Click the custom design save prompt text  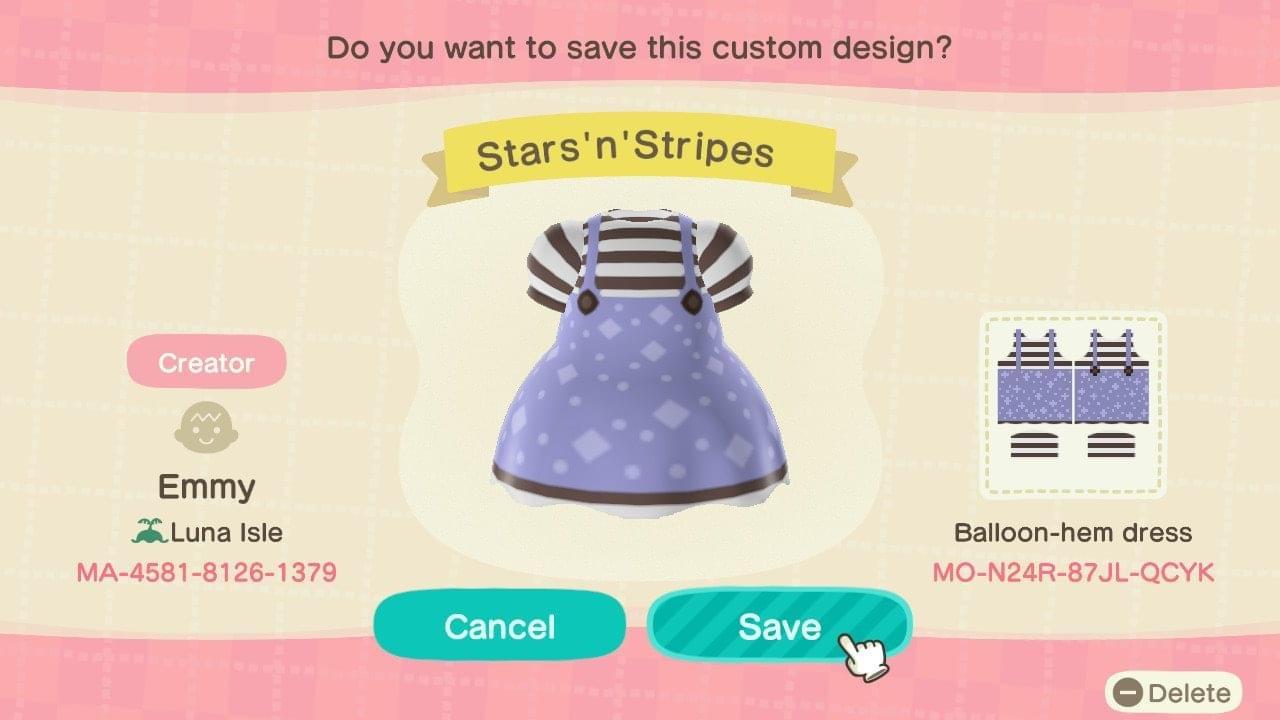pos(640,46)
